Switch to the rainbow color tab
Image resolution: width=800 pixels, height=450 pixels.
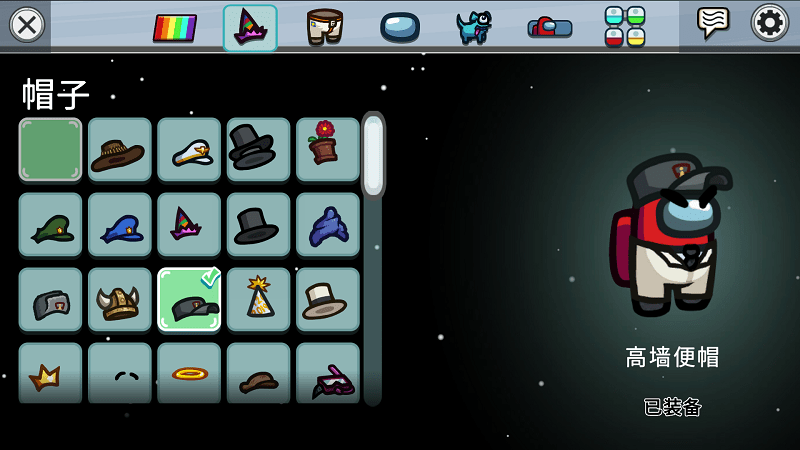point(174,27)
